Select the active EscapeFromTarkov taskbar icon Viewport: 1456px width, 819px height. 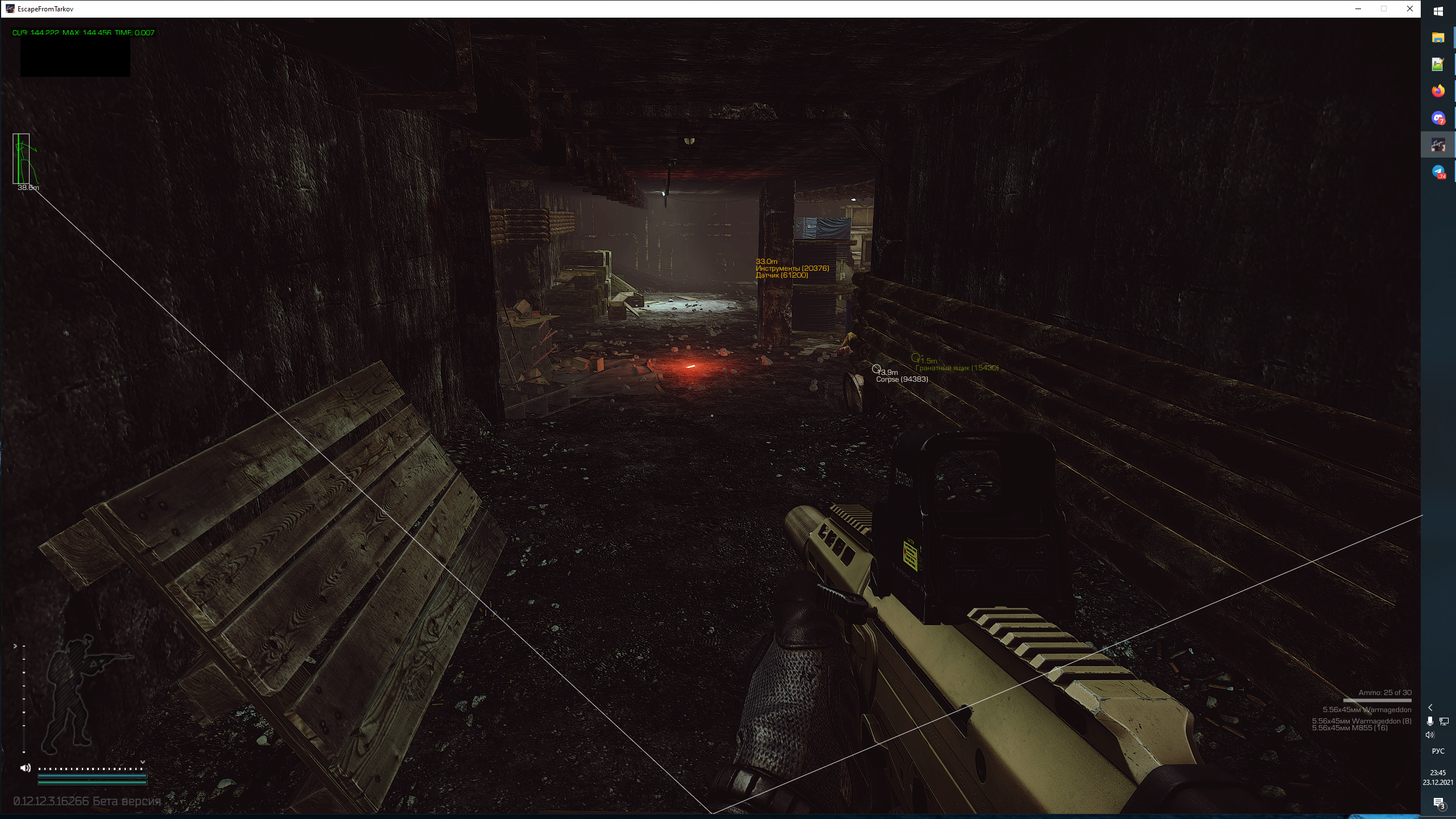pos(1437,144)
